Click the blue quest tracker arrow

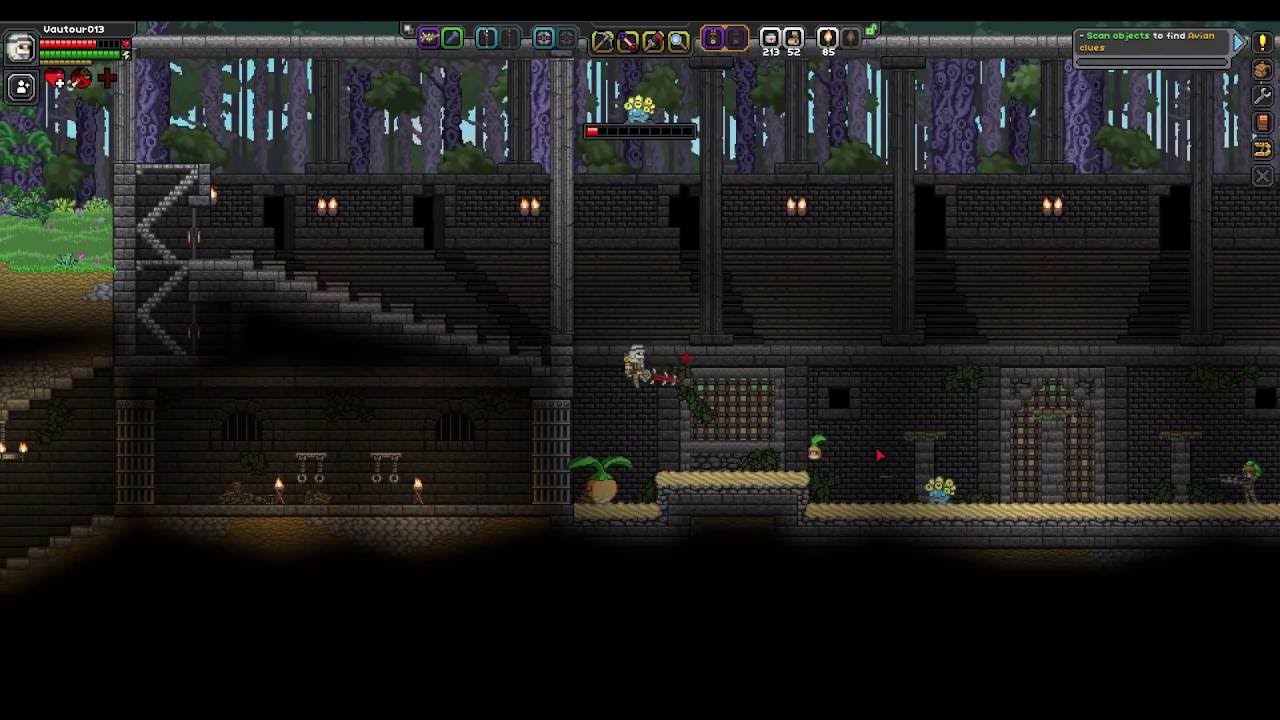pos(1239,42)
